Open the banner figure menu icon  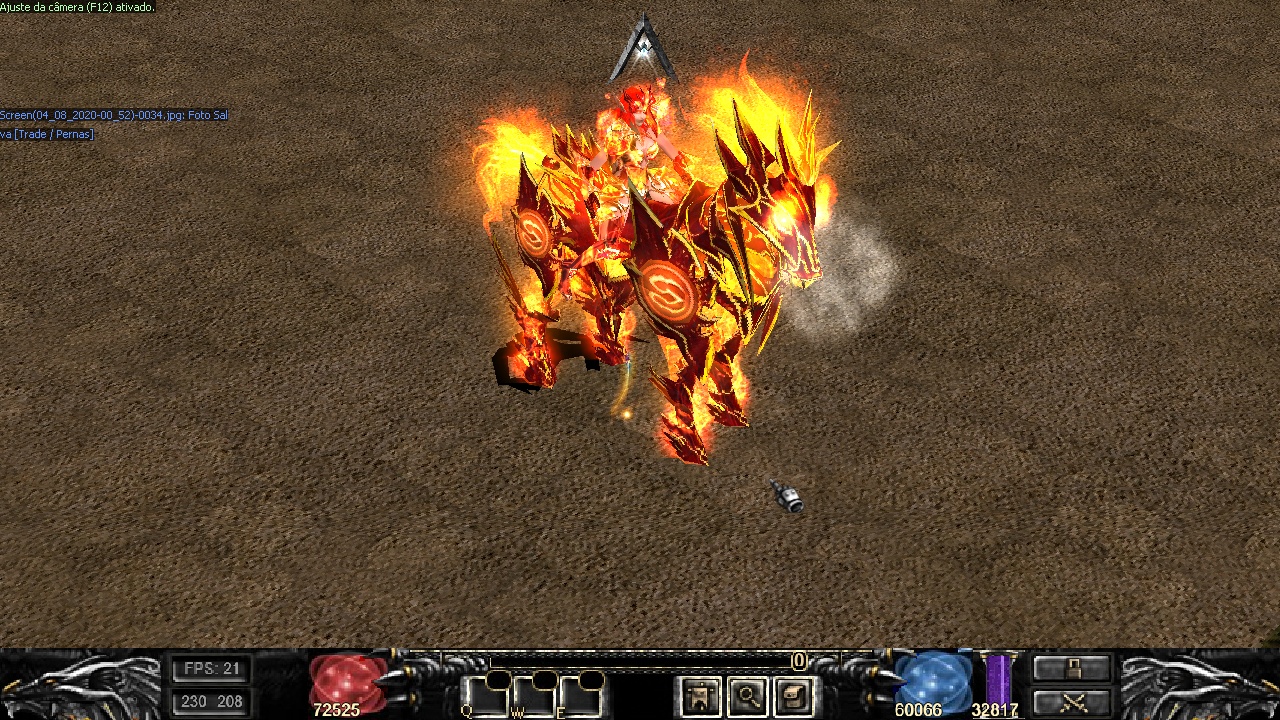[700, 697]
